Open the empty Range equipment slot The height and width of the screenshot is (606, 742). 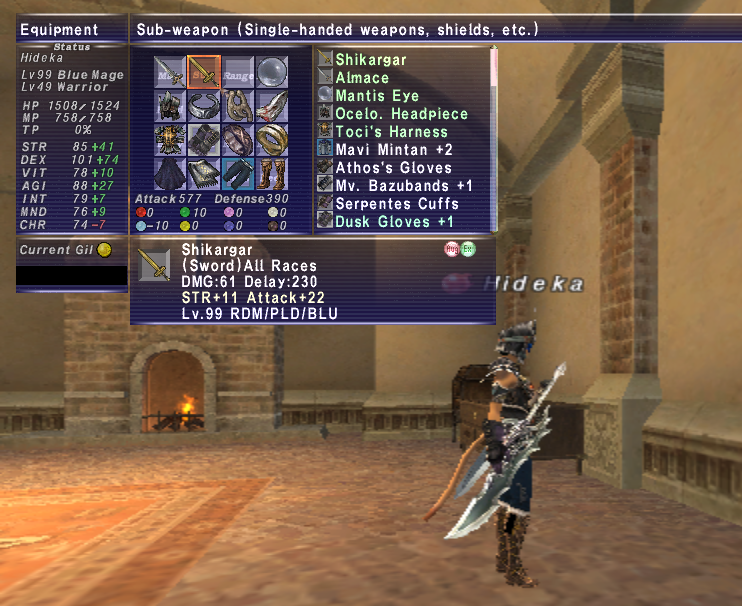tap(238, 73)
